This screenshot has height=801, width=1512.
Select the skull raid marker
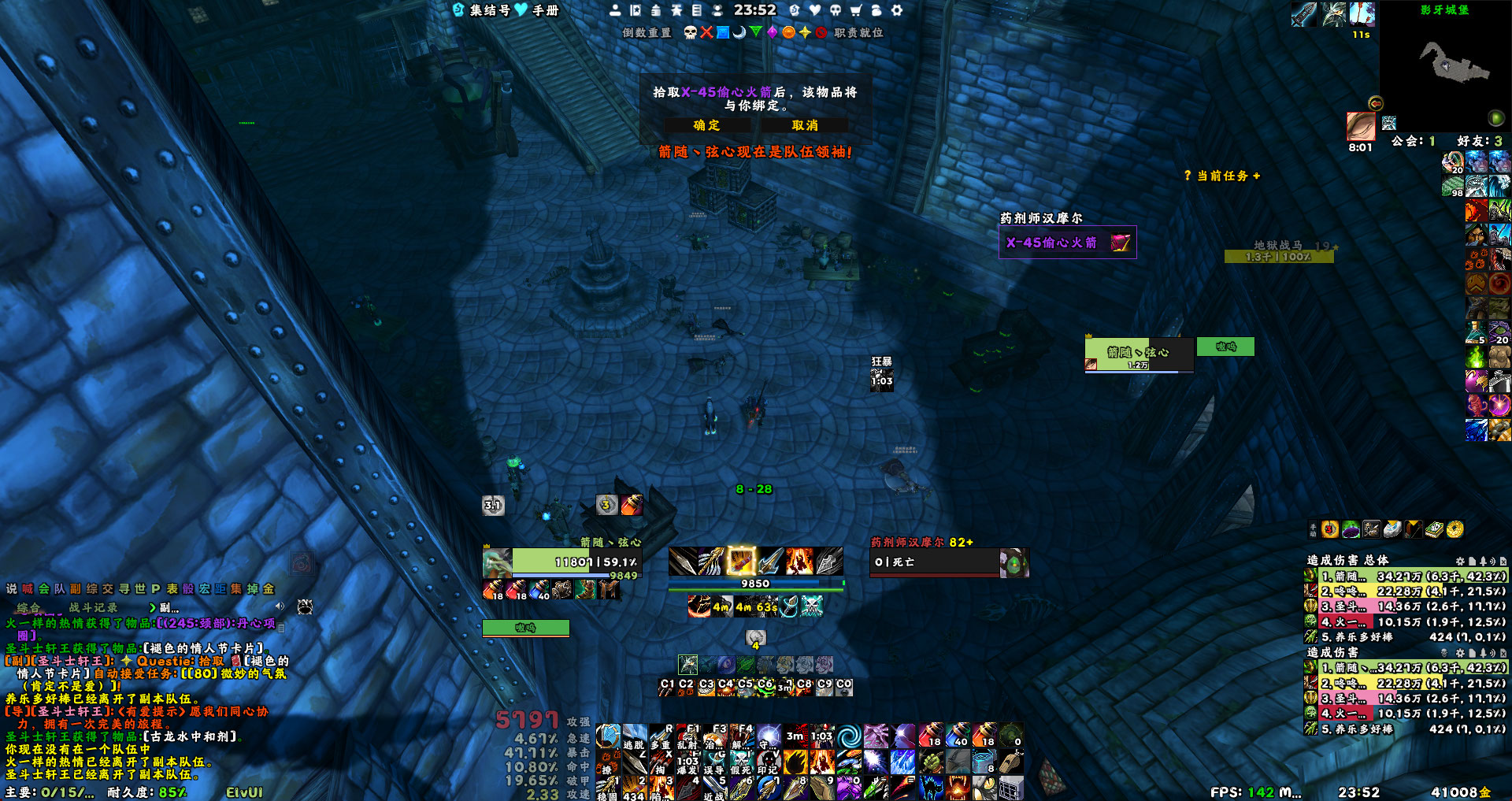tap(691, 32)
